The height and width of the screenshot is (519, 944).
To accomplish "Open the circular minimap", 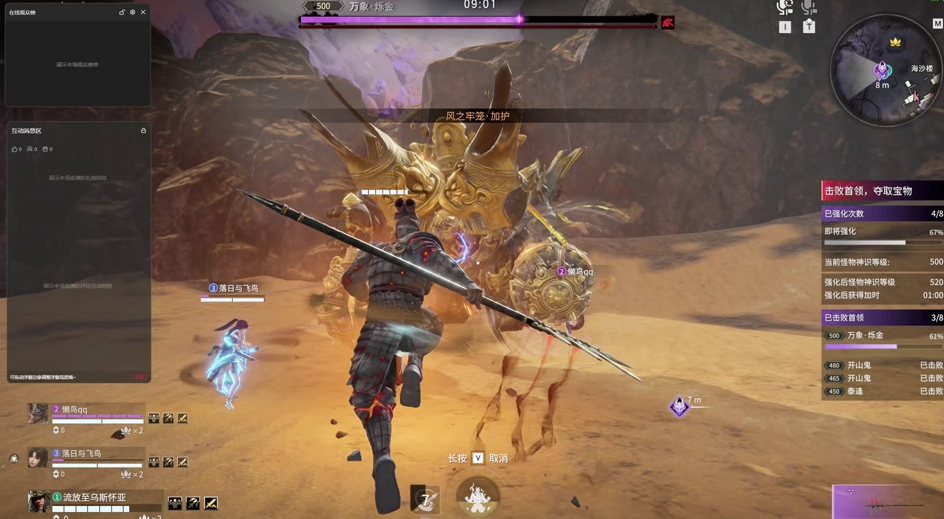I will [884, 68].
